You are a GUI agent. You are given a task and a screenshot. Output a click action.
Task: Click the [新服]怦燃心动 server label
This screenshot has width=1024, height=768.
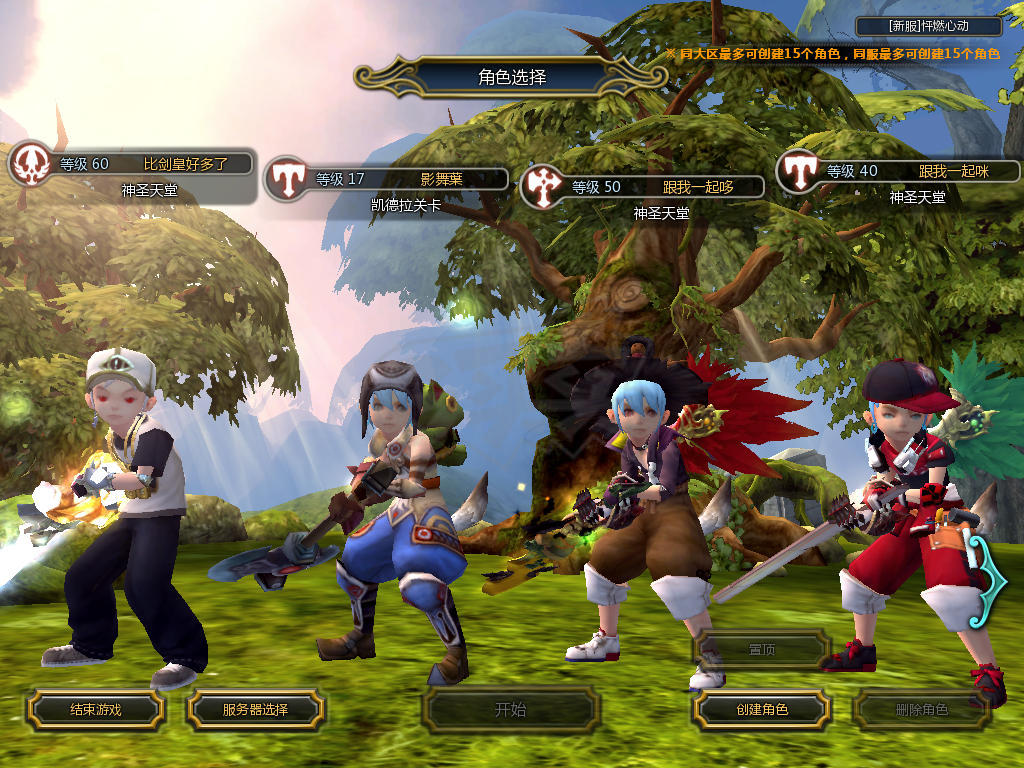(x=929, y=26)
